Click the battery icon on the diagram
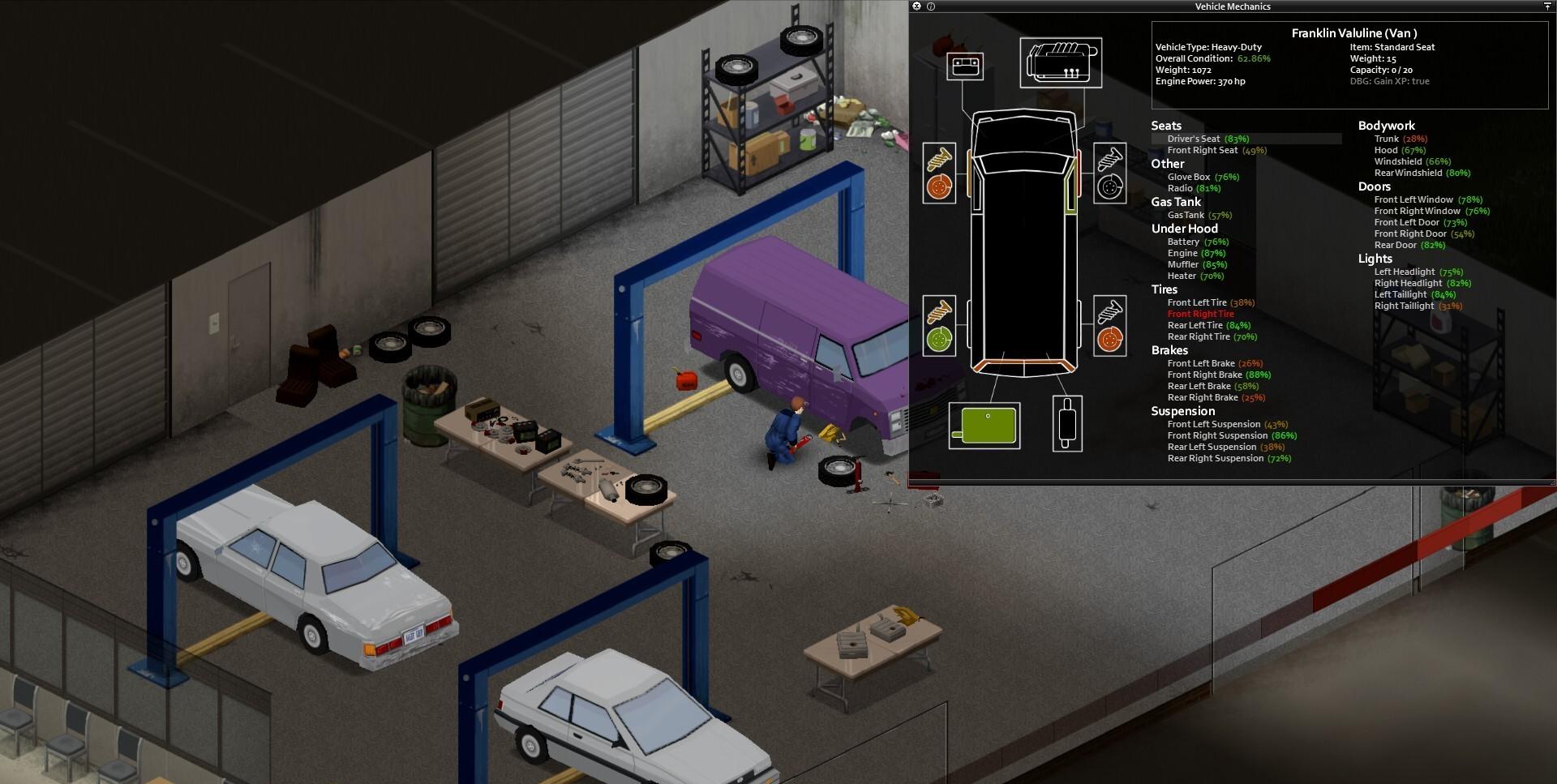Viewport: 1557px width, 784px height. click(x=965, y=66)
